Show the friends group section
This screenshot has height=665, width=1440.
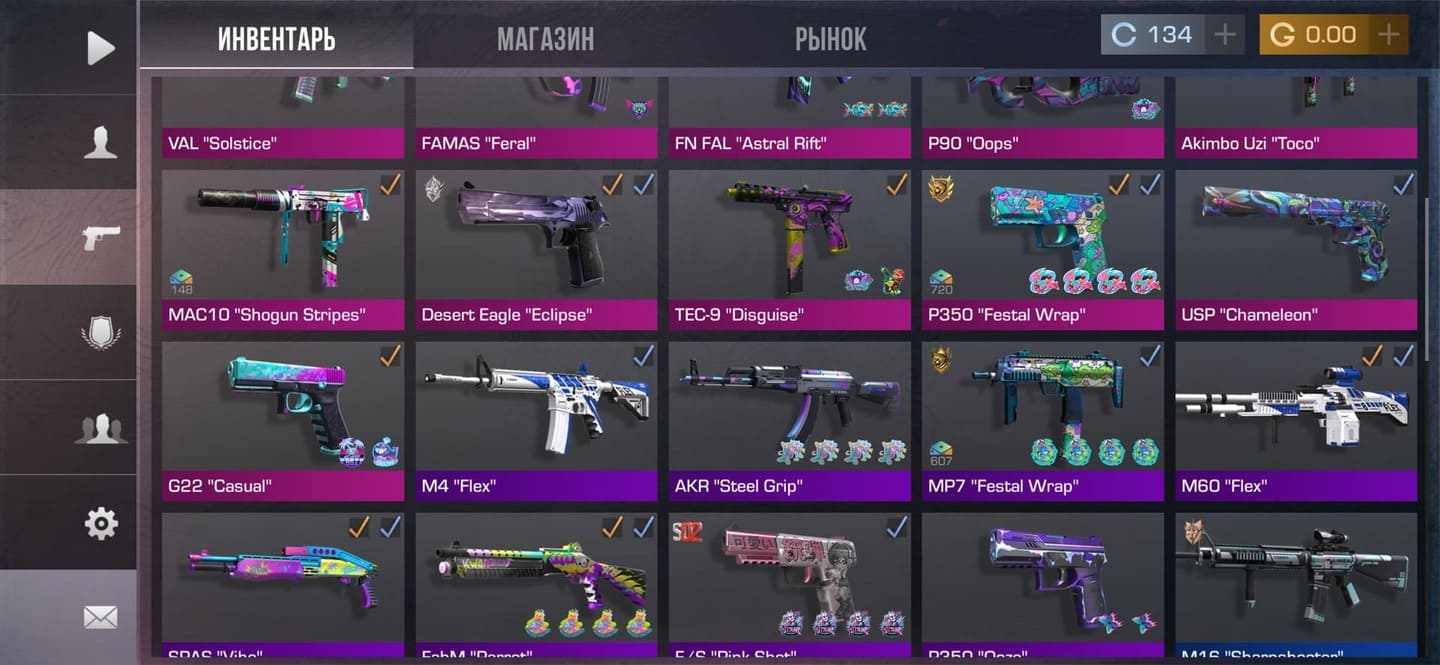coord(100,428)
